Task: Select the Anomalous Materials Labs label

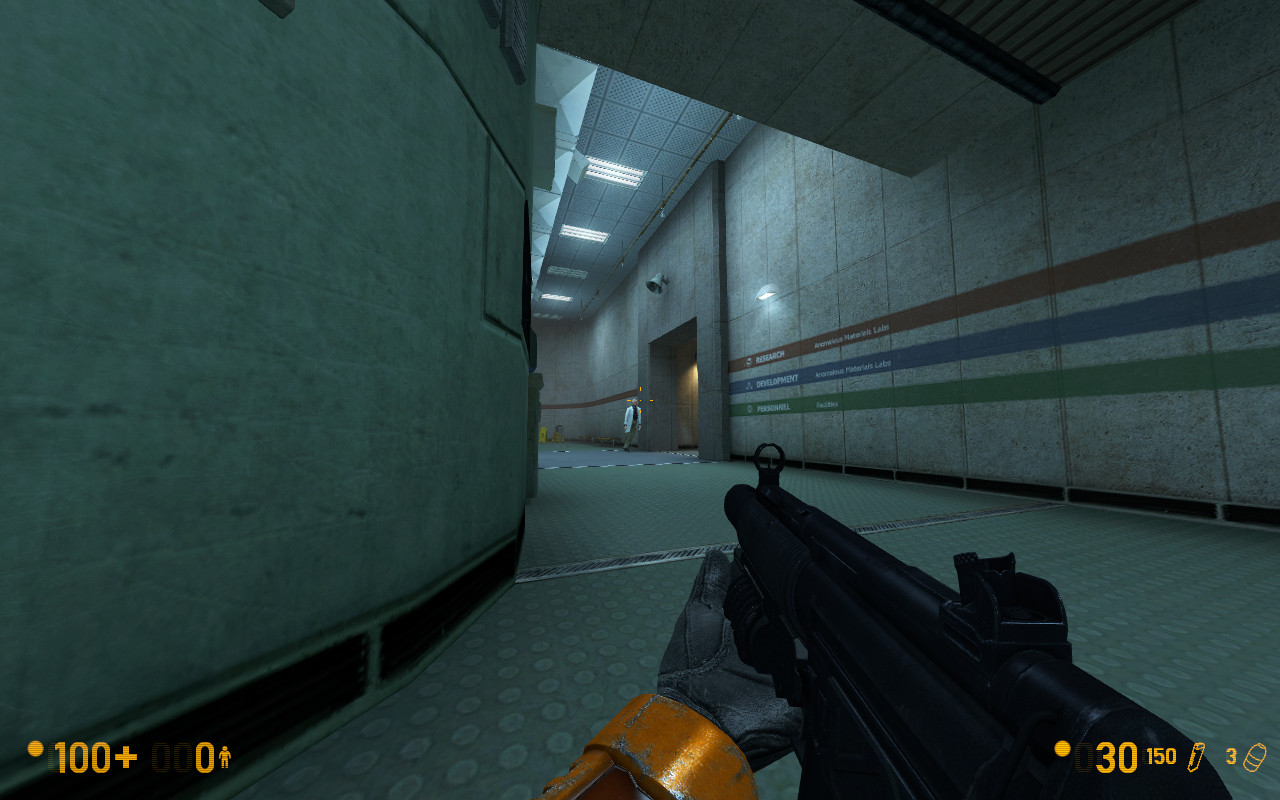Action: [853, 371]
